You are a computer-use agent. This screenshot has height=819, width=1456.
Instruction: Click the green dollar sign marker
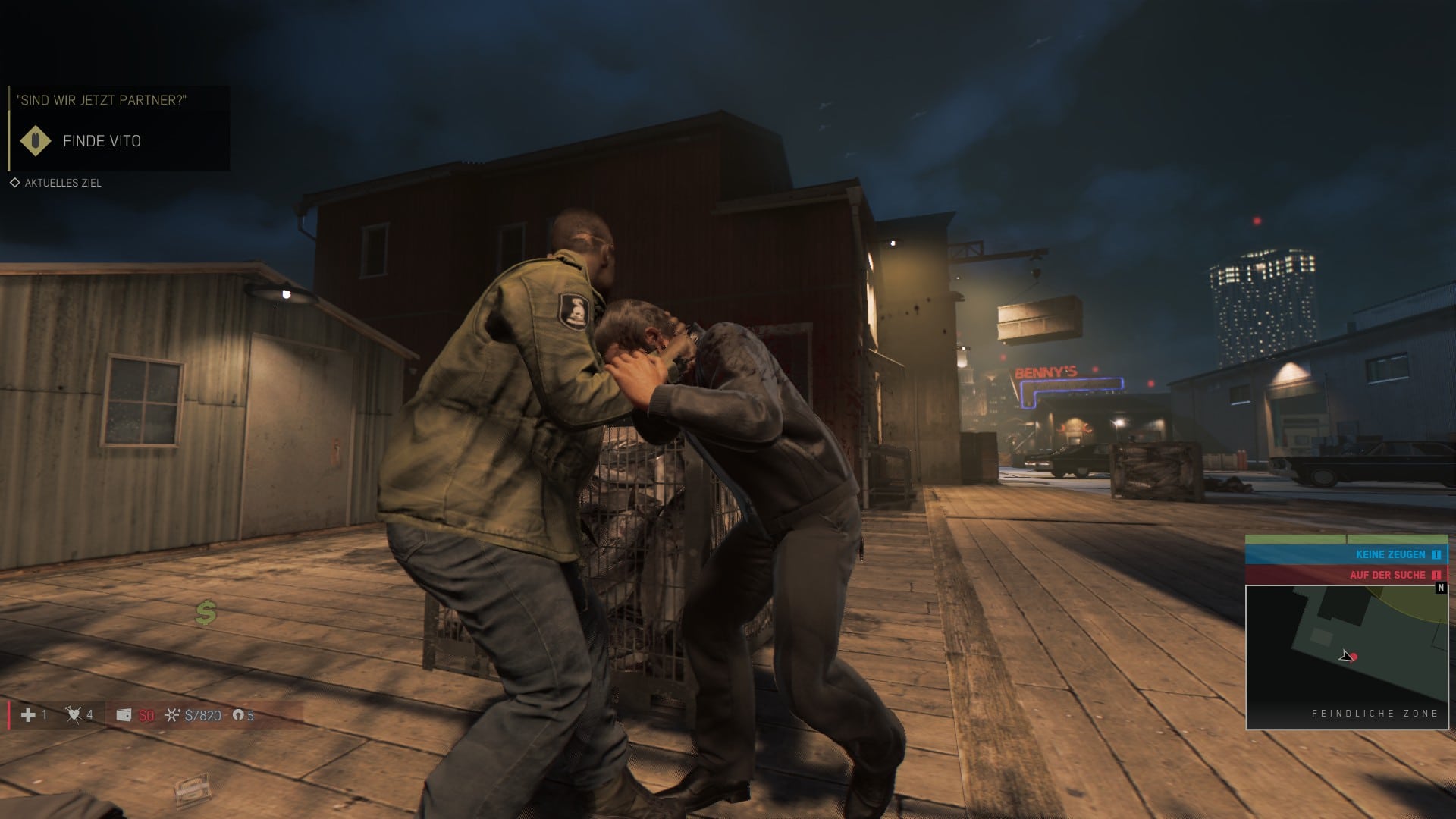(206, 612)
